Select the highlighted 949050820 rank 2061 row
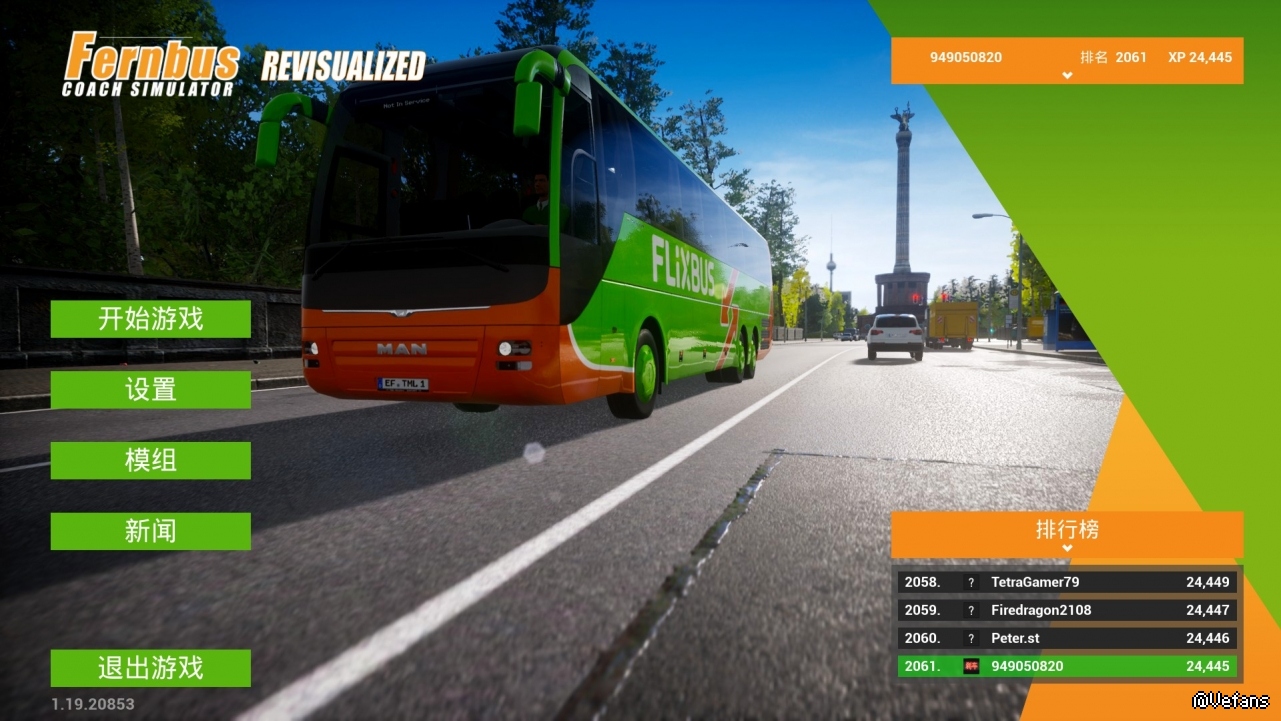Screen dimensions: 1281x721 1067,666
